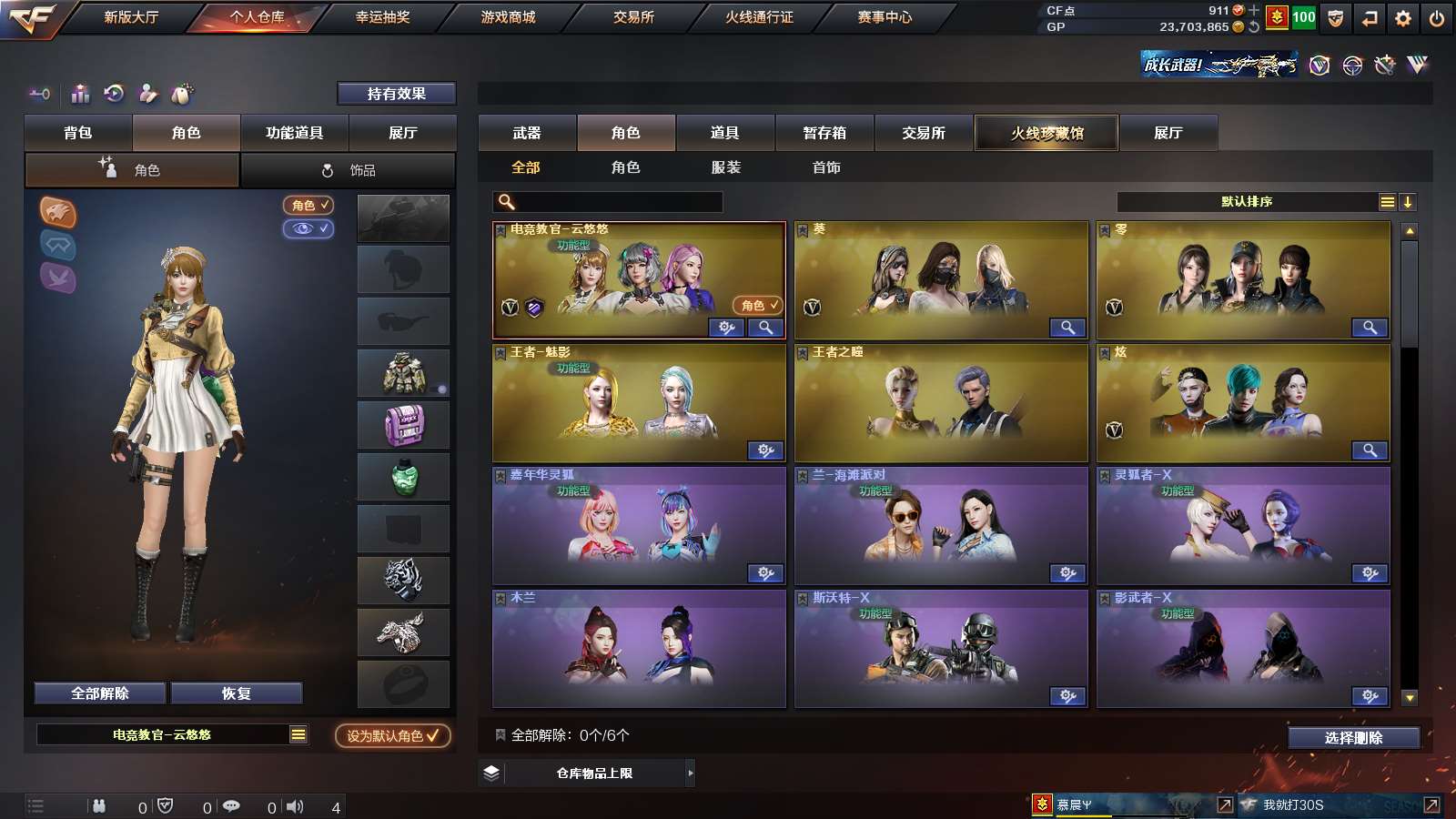This screenshot has height=819, width=1456.
Task: Click the 选择删除 button
Action: [x=1353, y=737]
